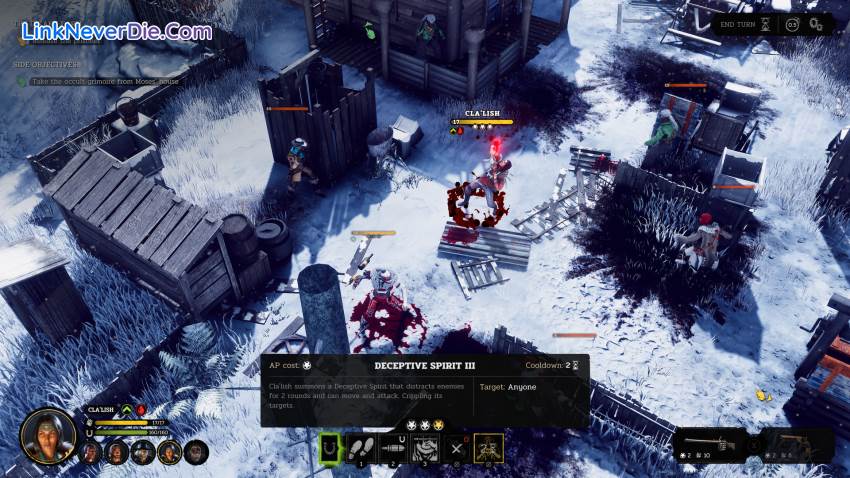The height and width of the screenshot is (478, 850).
Task: Choose the footprints move action
Action: (x=361, y=449)
